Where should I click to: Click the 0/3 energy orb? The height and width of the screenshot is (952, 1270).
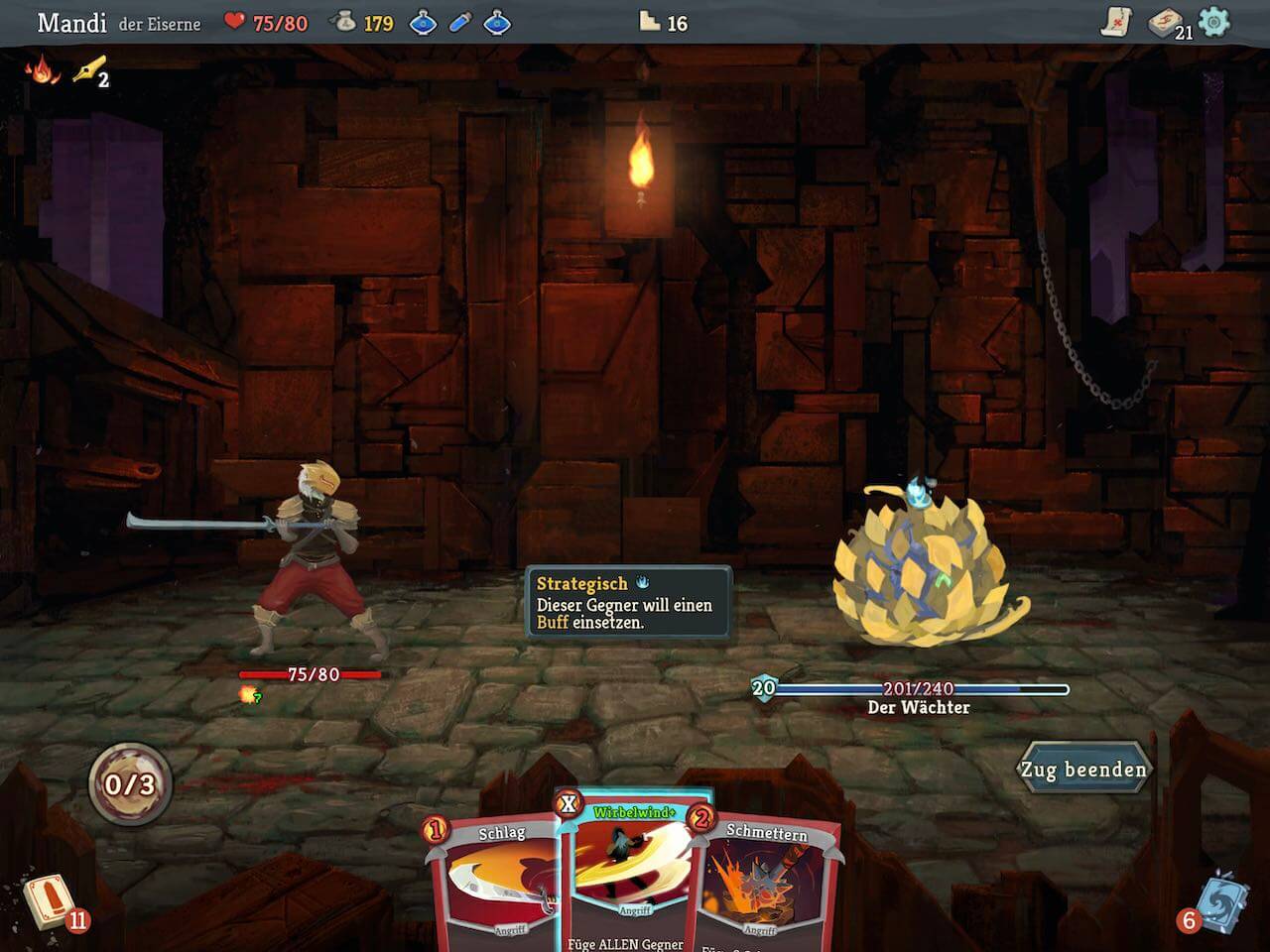[130, 784]
